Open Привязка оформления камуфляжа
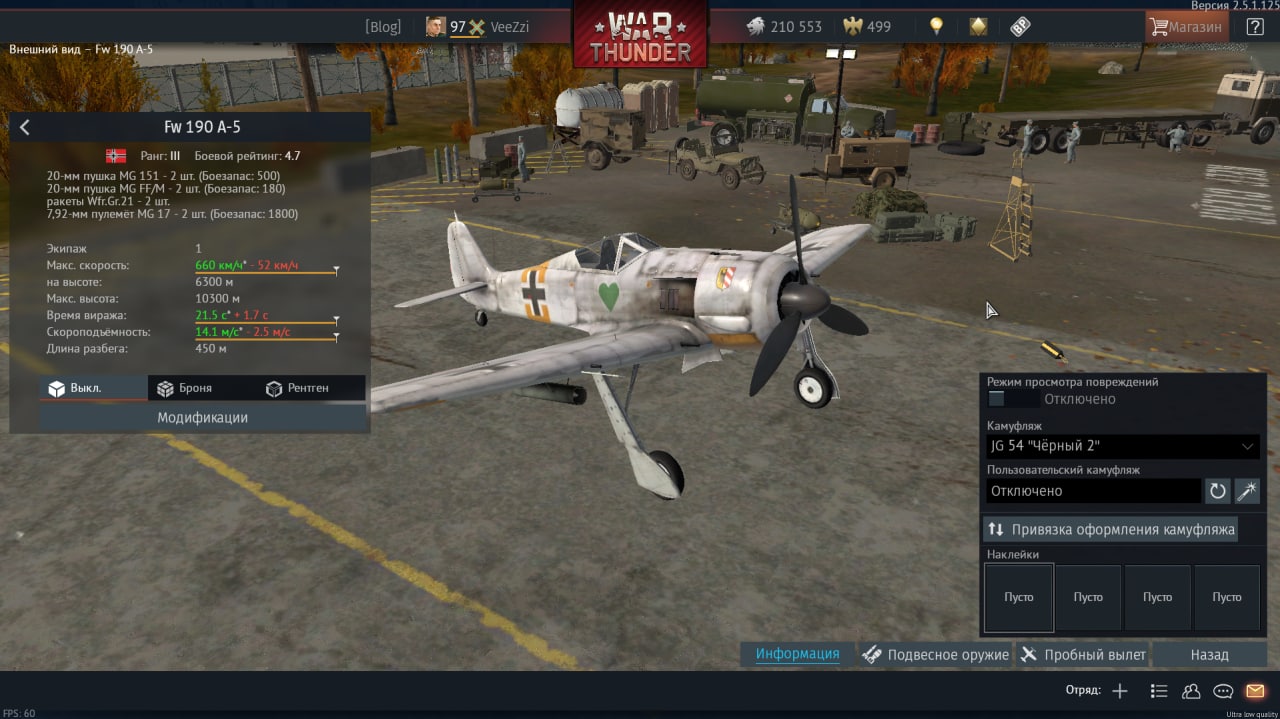The height and width of the screenshot is (719, 1280). 1110,529
